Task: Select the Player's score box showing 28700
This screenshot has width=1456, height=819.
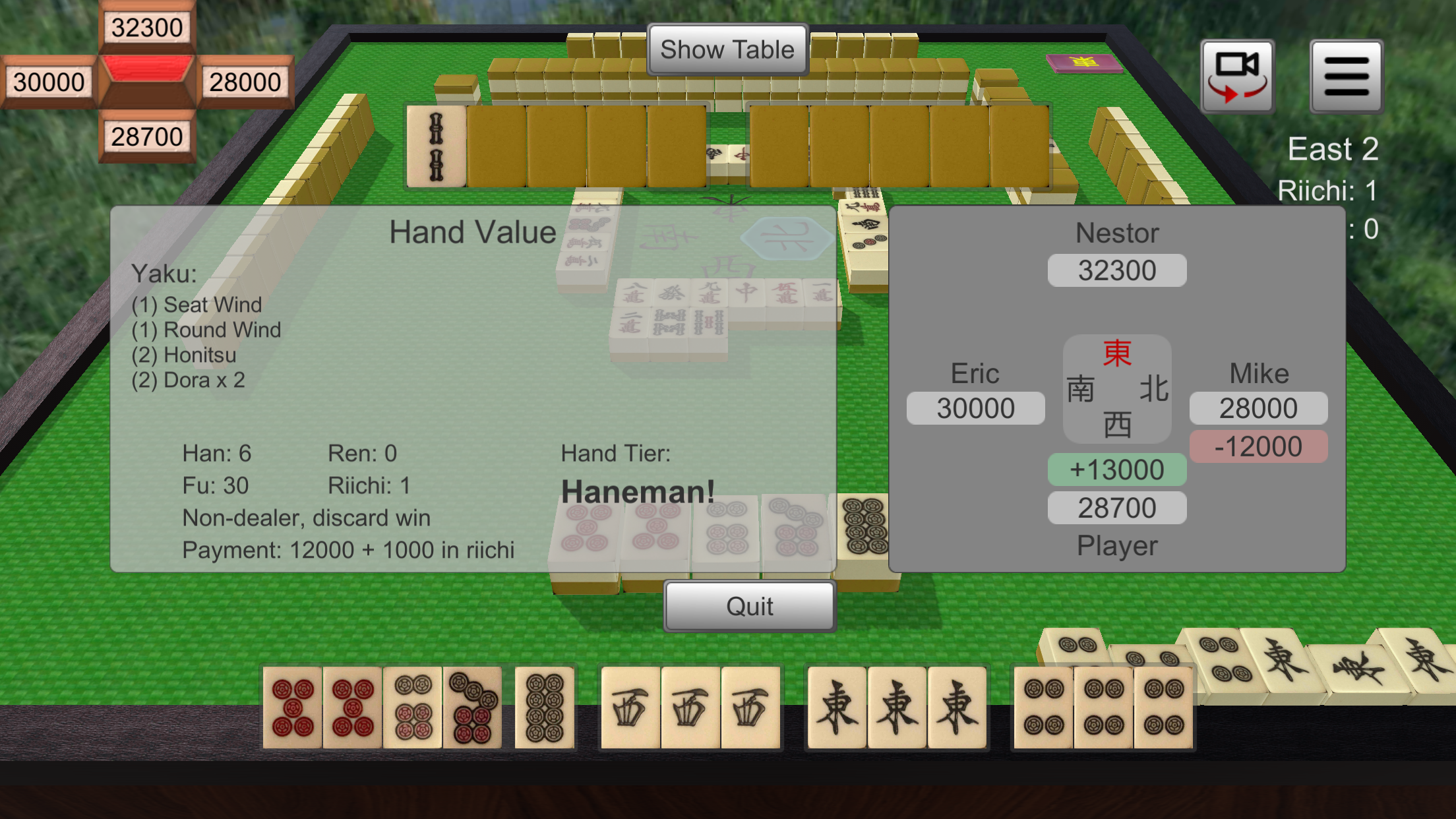Action: click(1116, 507)
